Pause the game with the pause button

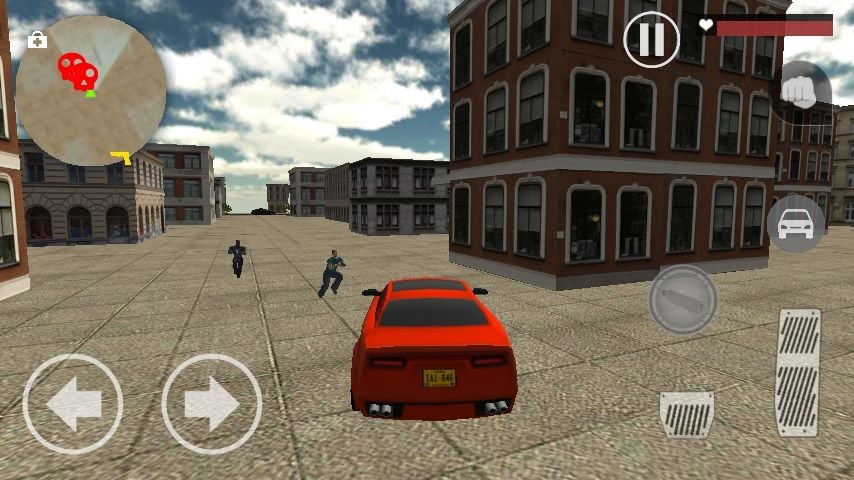tap(651, 39)
